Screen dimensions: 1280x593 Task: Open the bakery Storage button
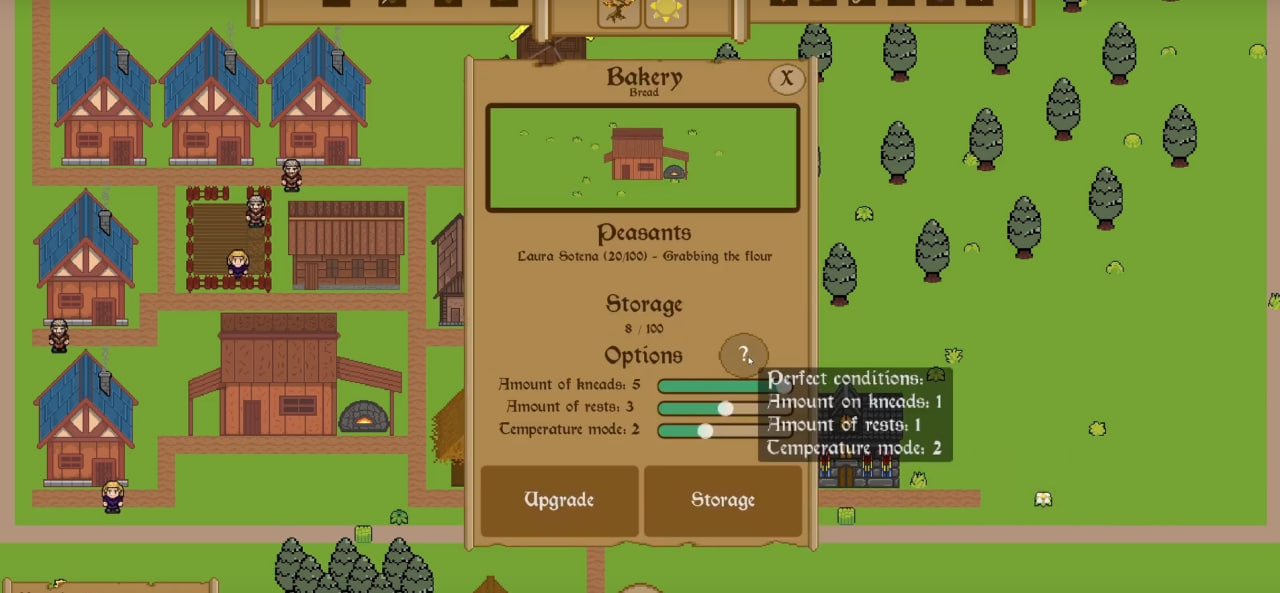(x=723, y=500)
